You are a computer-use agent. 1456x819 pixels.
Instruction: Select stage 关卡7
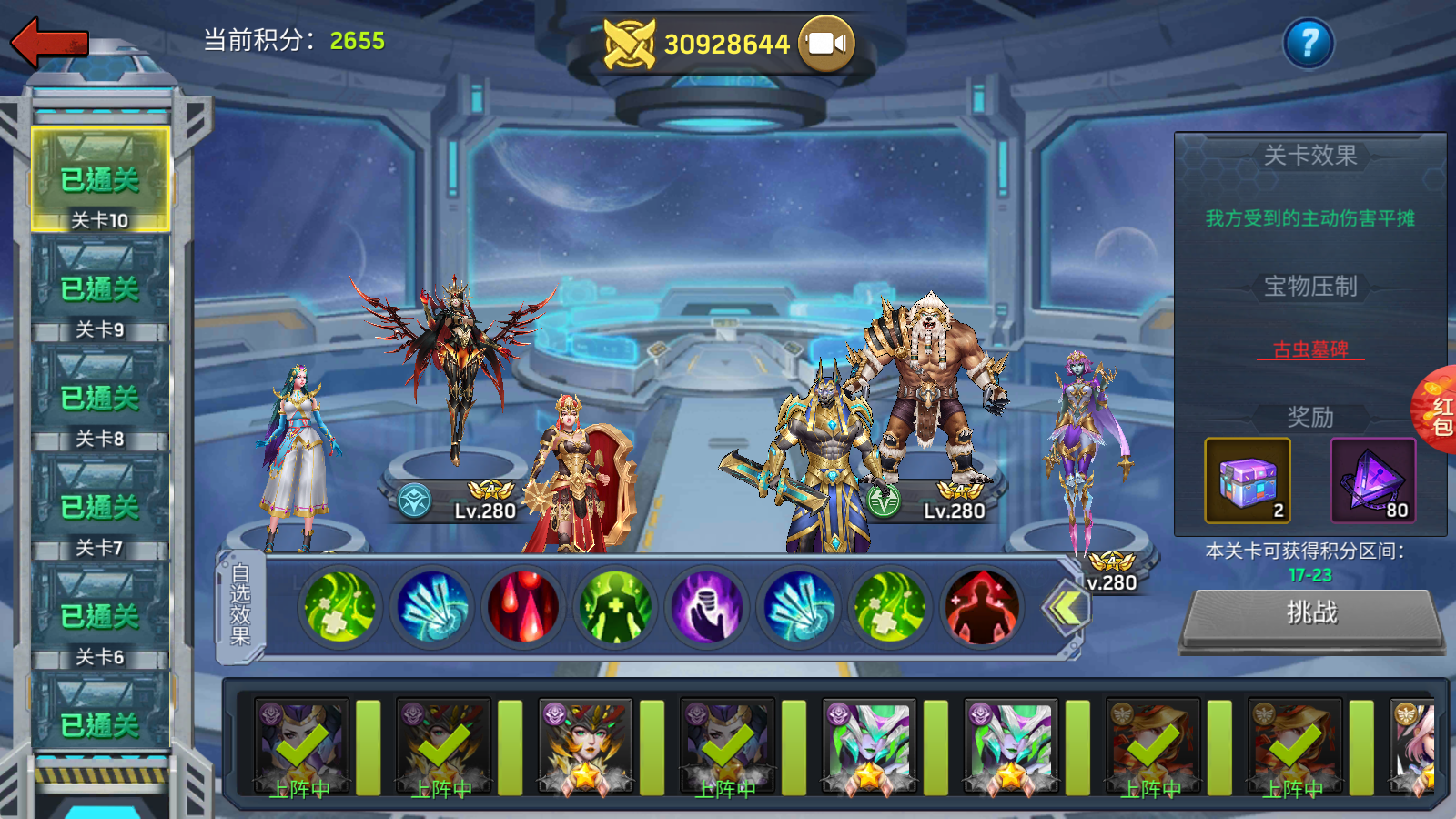point(100,510)
